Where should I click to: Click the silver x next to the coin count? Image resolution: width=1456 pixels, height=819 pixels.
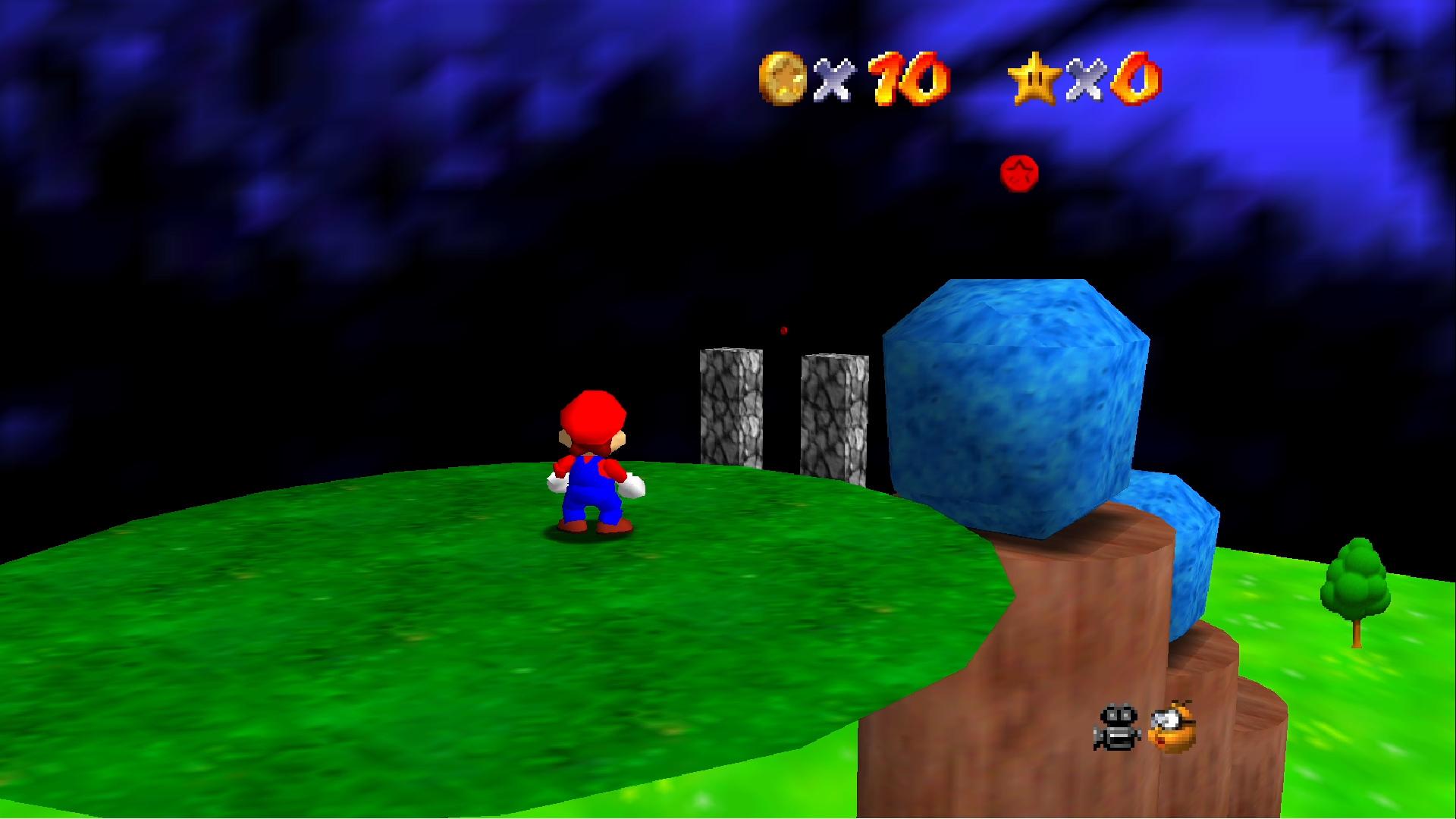click(833, 80)
